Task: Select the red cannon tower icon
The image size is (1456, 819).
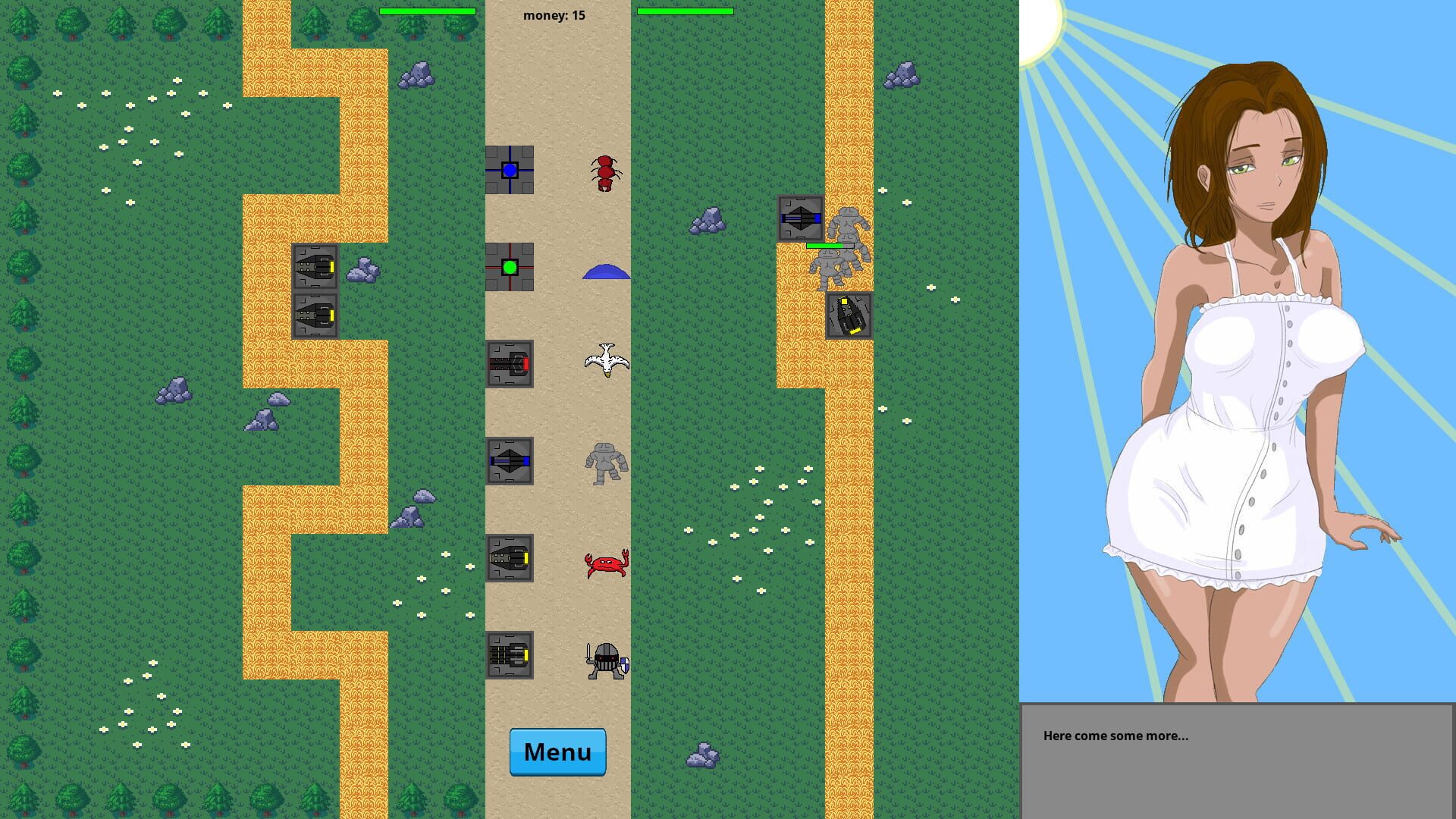Action: [511, 365]
